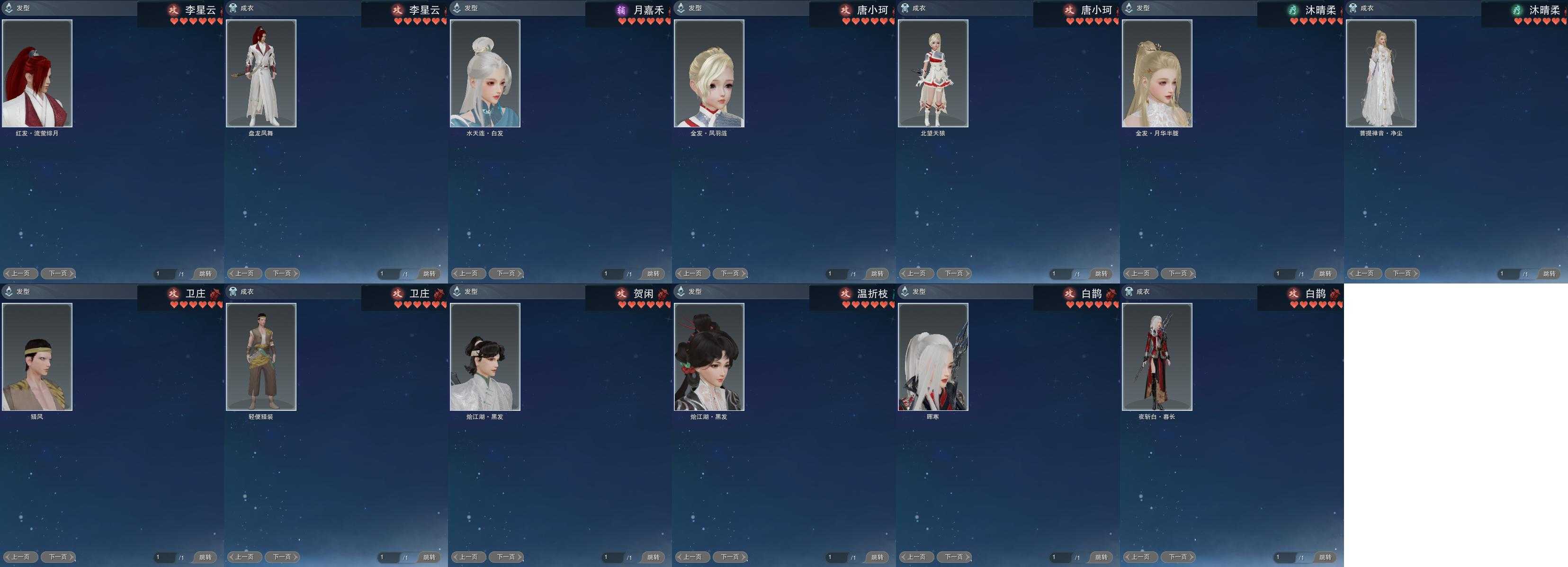This screenshot has height=567, width=1568.
Task: Click 跳转 in the 夜斩白·暮长 outfit panel
Action: pos(1325,557)
